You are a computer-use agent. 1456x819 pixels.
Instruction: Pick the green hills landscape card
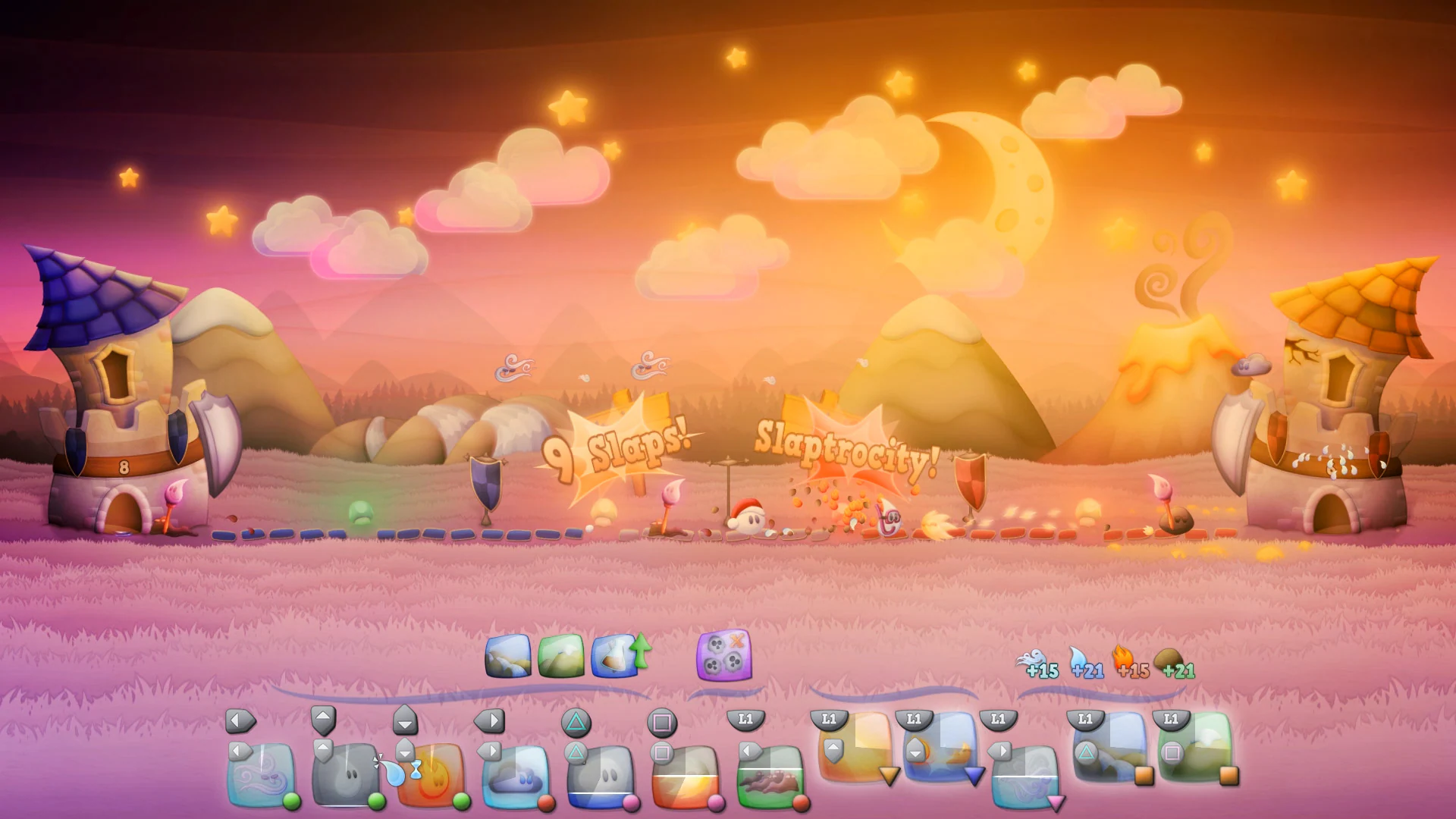[561, 658]
